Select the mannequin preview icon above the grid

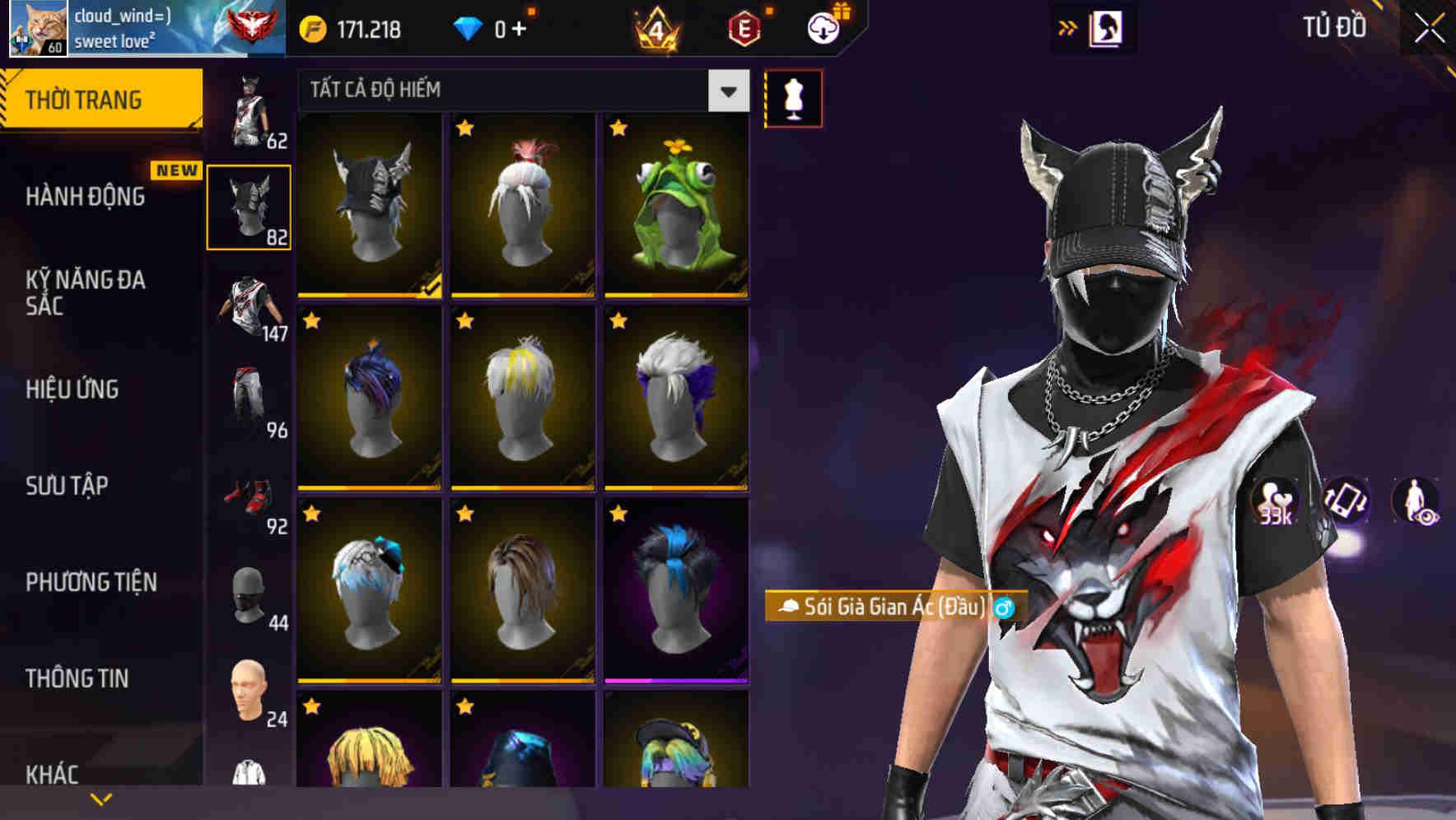click(x=793, y=98)
